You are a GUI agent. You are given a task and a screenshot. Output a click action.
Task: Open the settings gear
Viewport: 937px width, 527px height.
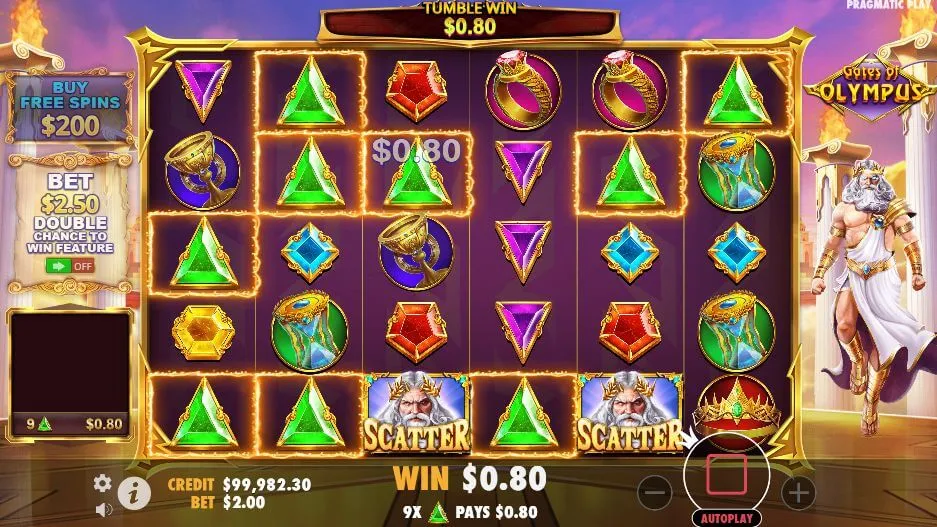tap(102, 483)
